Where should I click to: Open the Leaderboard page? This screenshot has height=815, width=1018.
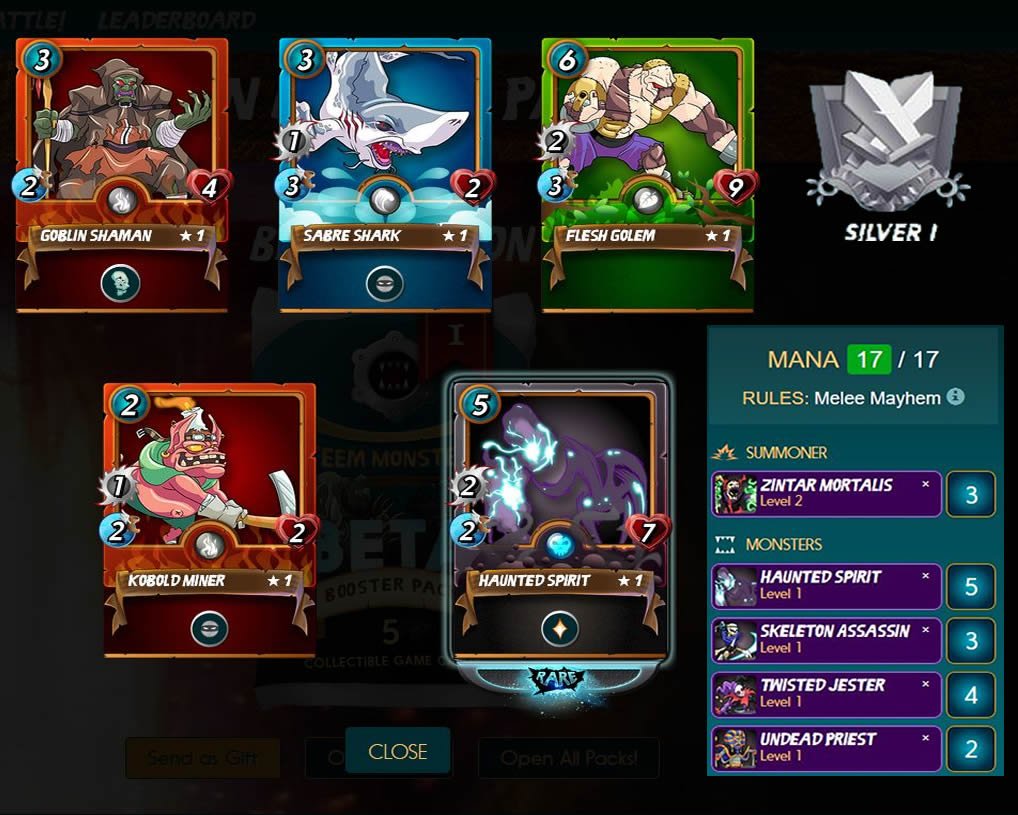point(176,20)
